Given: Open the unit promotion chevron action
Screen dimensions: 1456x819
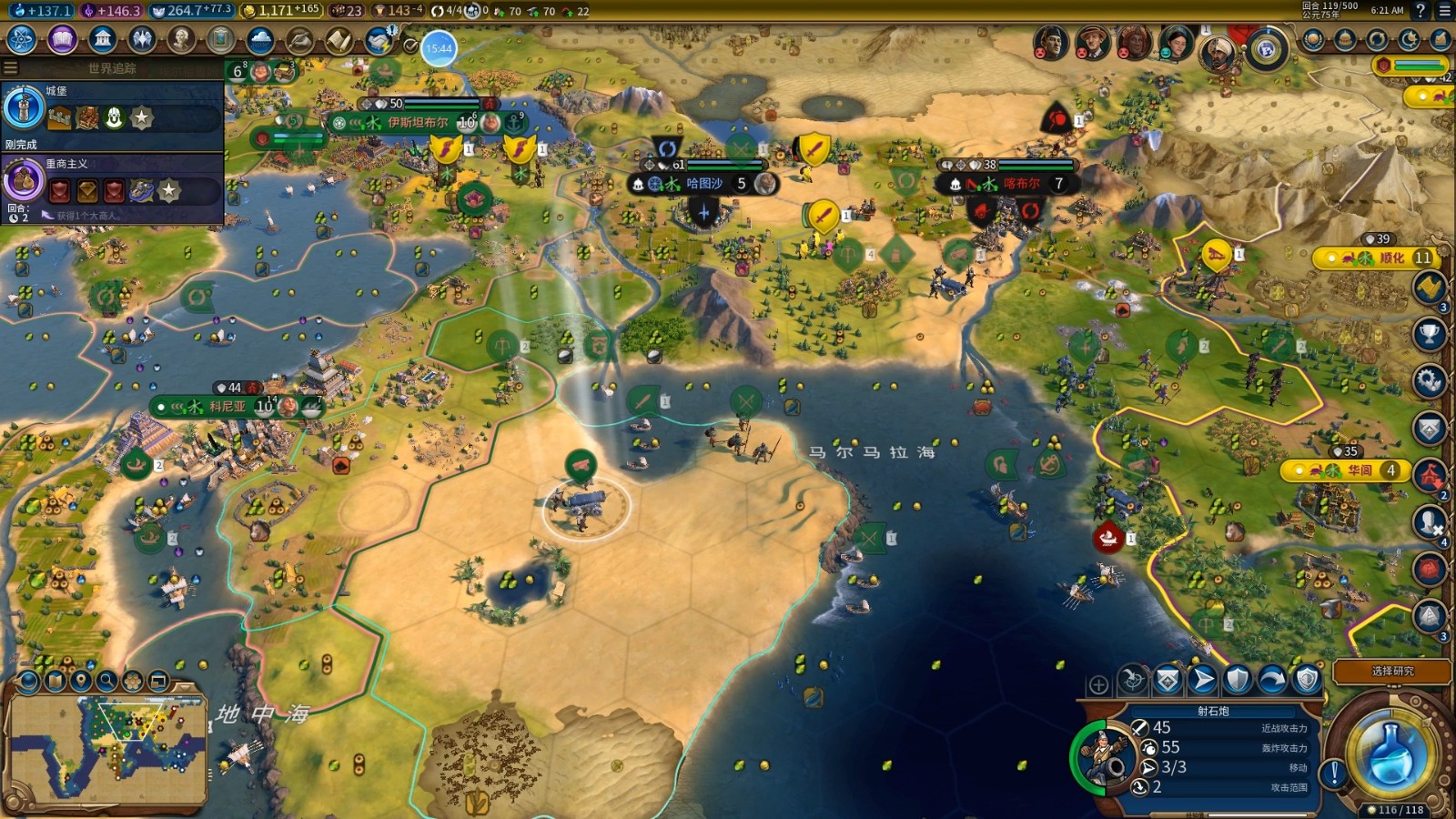Looking at the screenshot, I should tap(1168, 679).
